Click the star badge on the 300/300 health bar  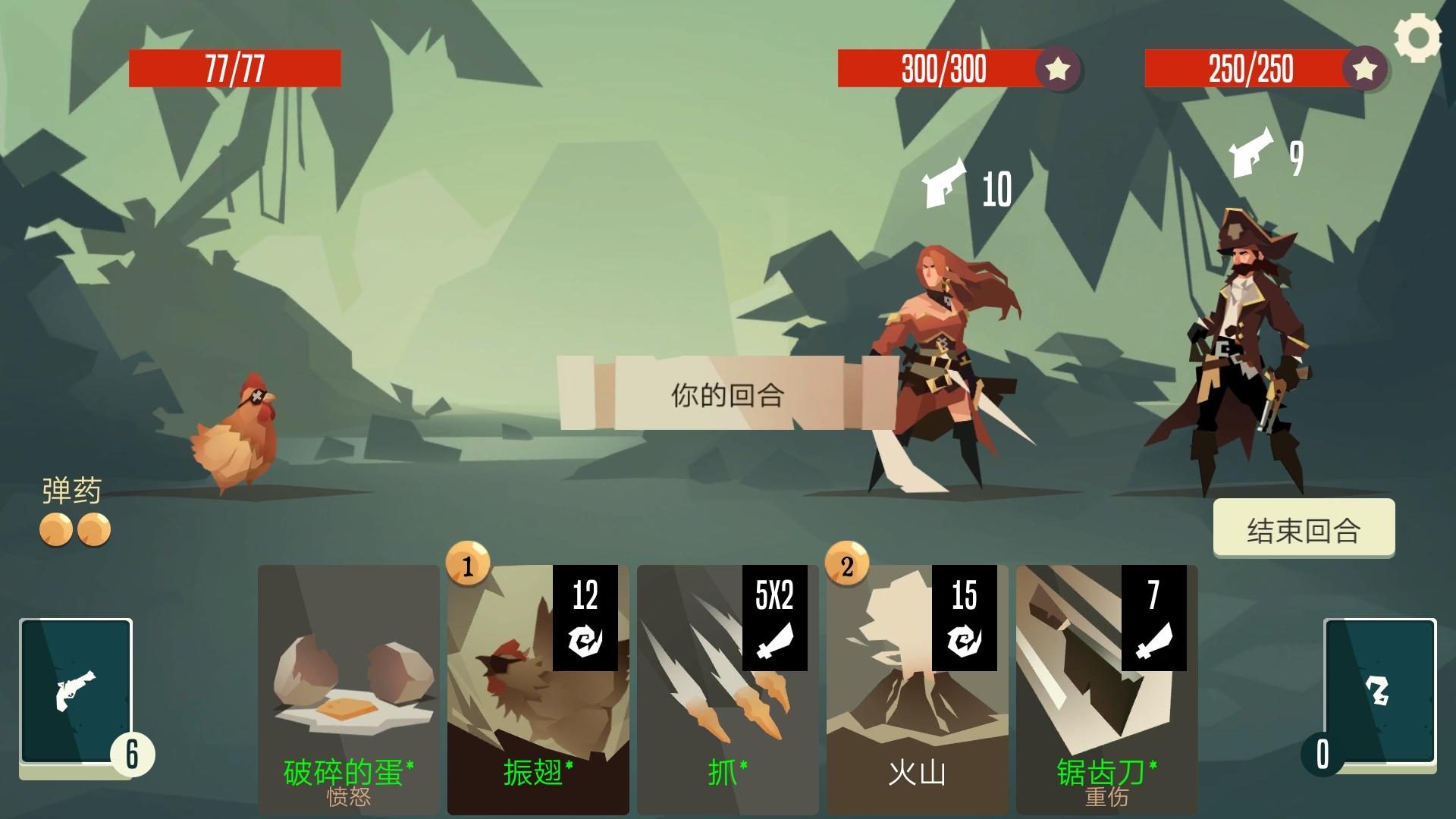1059,71
